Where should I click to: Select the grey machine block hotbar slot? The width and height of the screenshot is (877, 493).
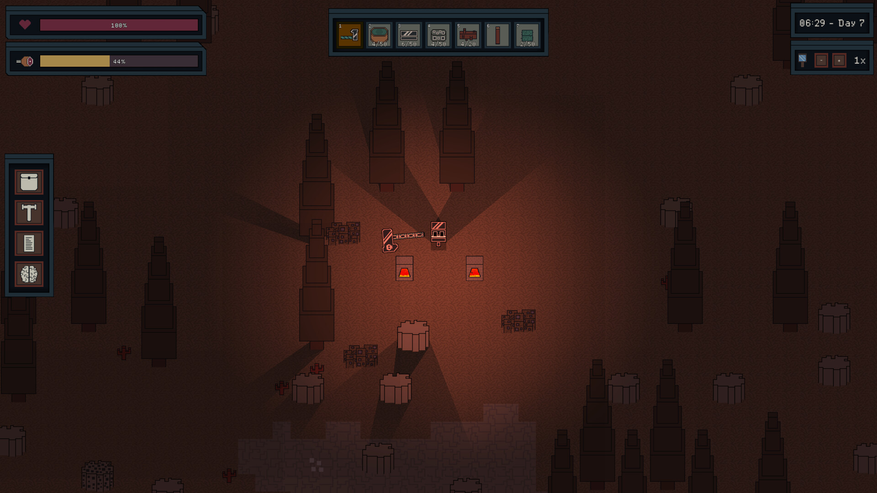click(439, 35)
